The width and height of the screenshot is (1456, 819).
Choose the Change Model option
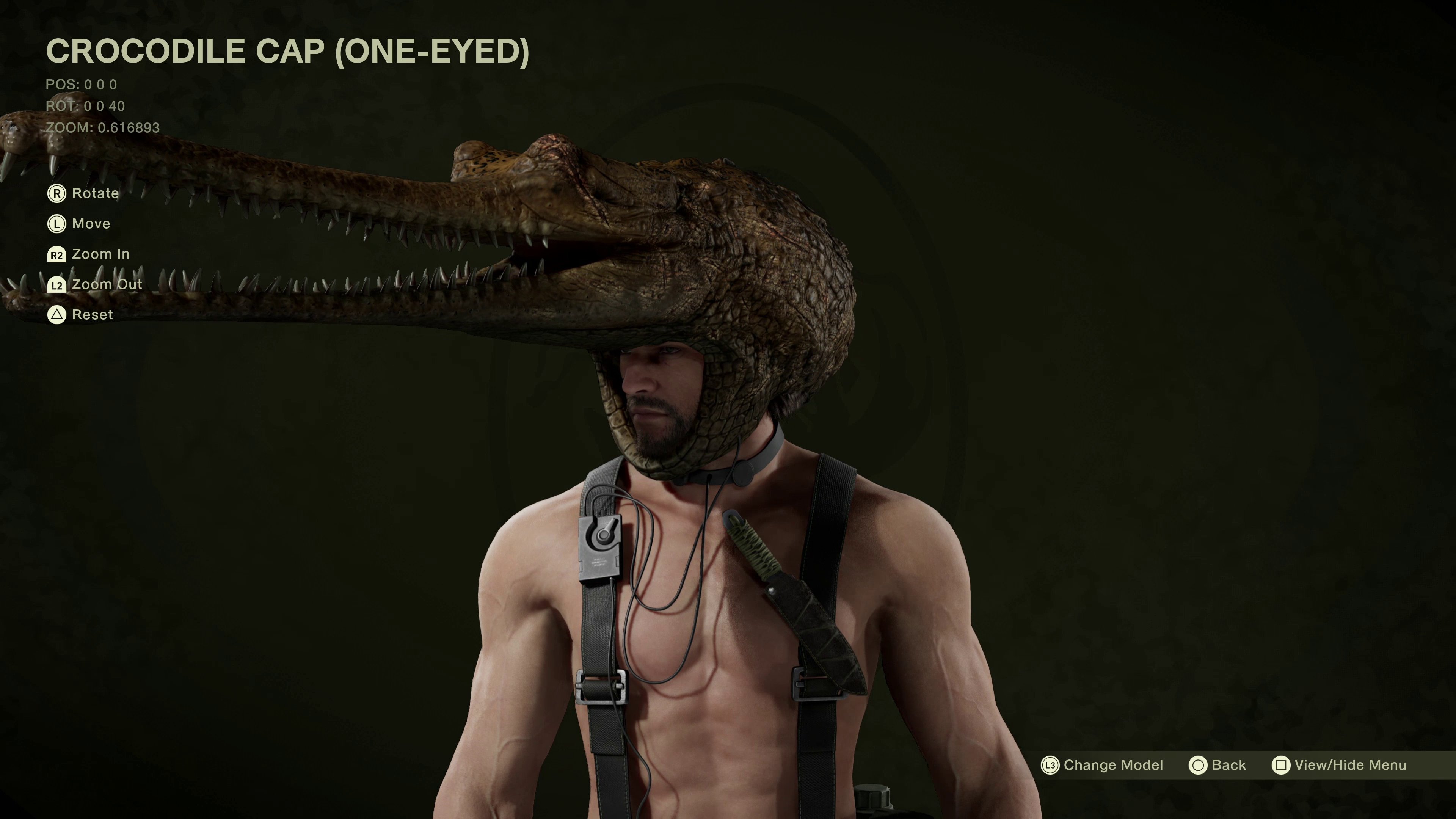pos(1102,765)
